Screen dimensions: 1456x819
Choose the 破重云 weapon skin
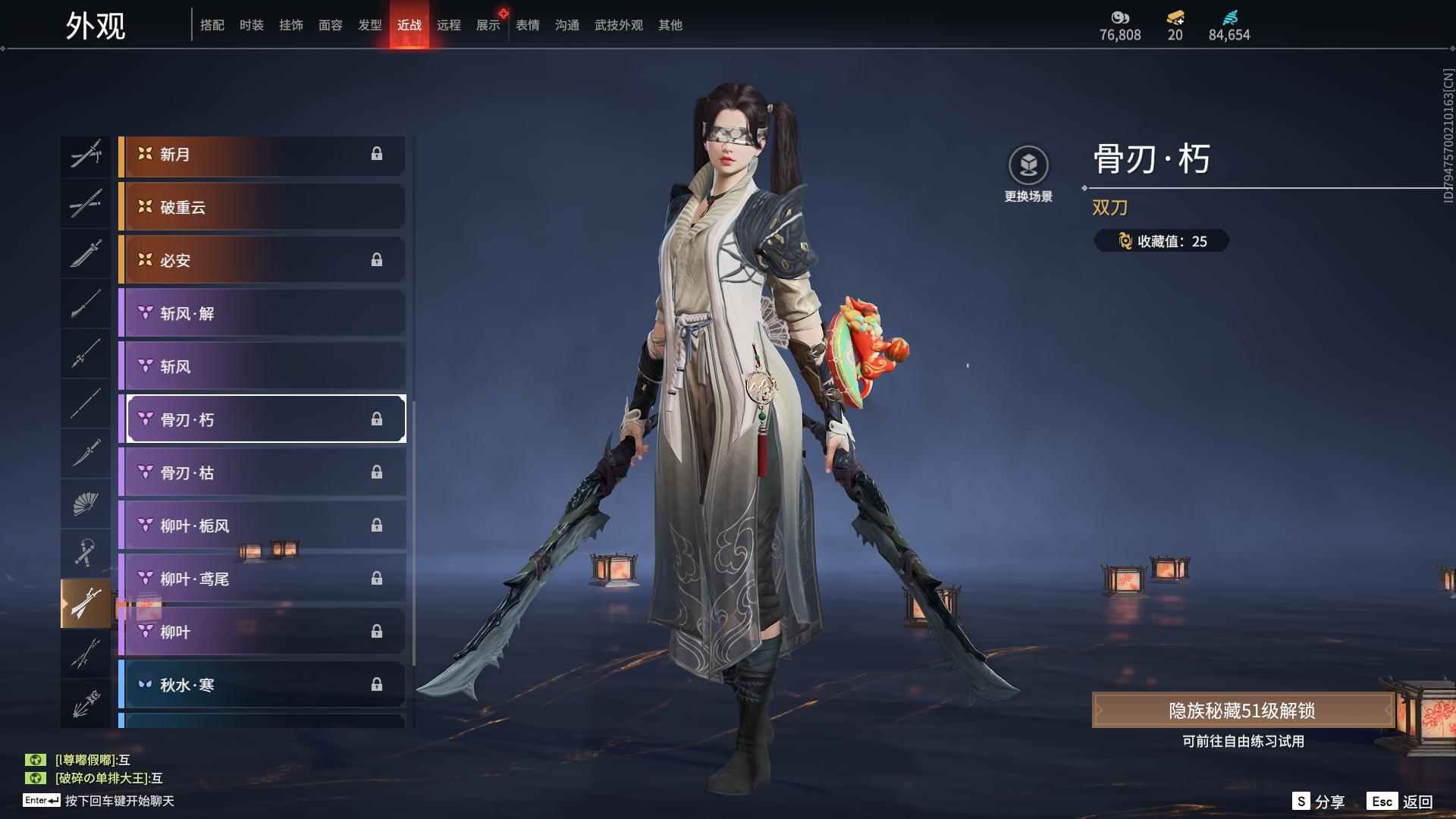[x=262, y=207]
